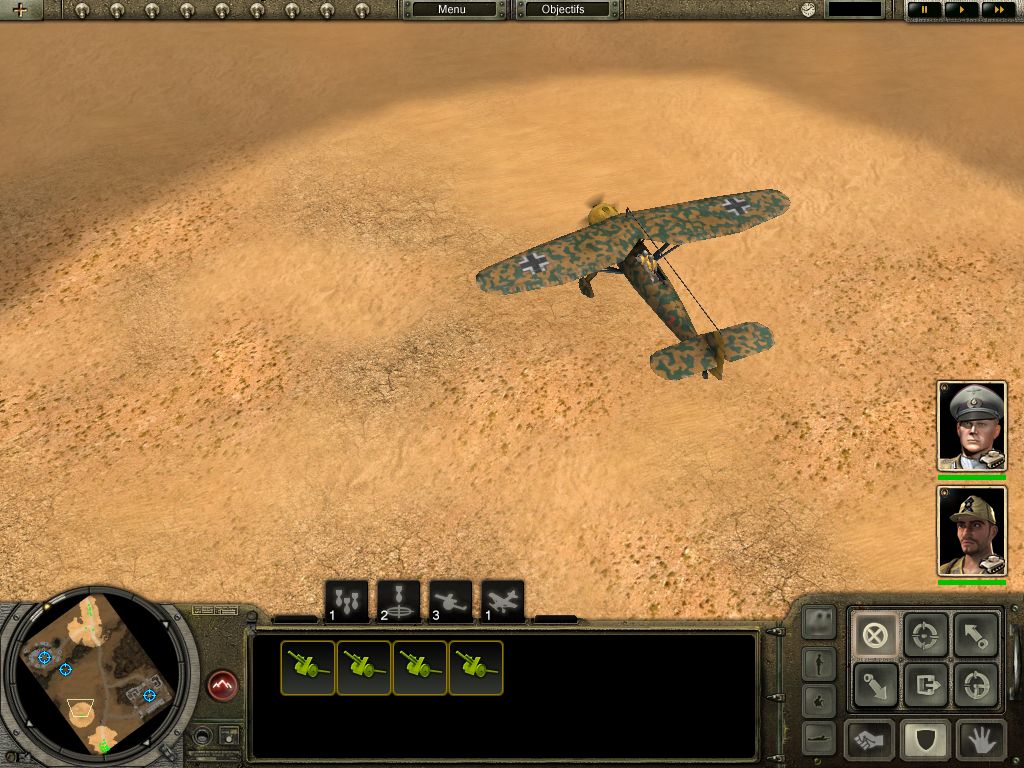Issue the stop order (circled X)
Image resolution: width=1024 pixels, height=768 pixels.
(x=873, y=634)
